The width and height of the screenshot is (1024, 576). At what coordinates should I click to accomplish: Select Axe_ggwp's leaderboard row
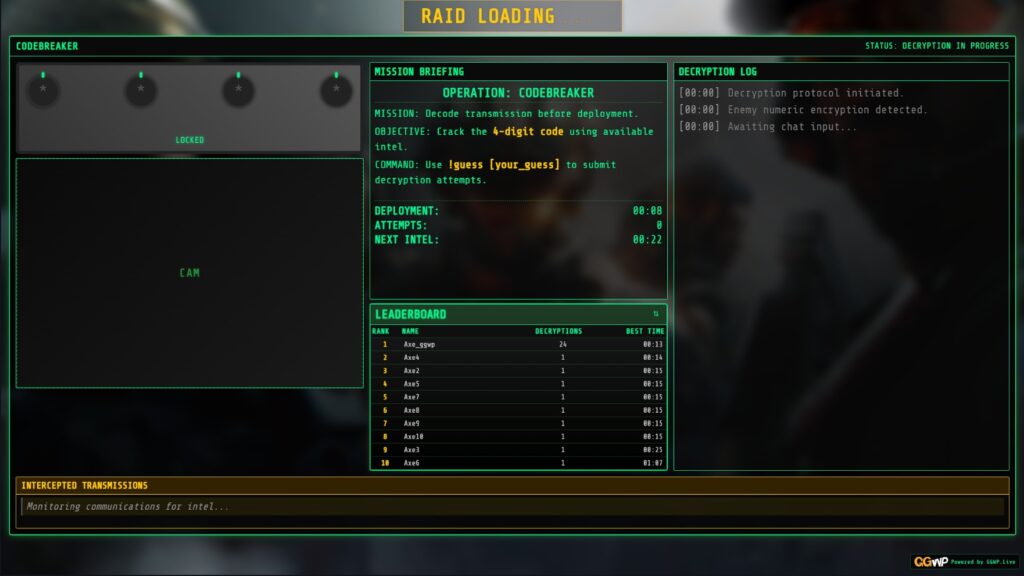(x=518, y=344)
